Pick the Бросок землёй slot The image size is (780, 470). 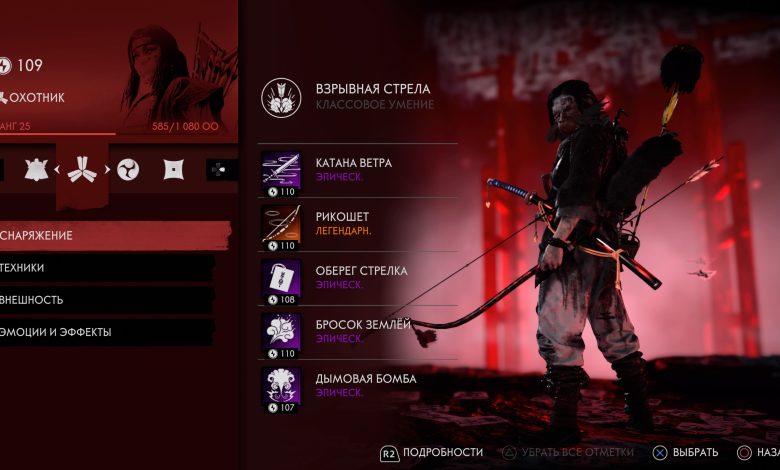pos(355,331)
